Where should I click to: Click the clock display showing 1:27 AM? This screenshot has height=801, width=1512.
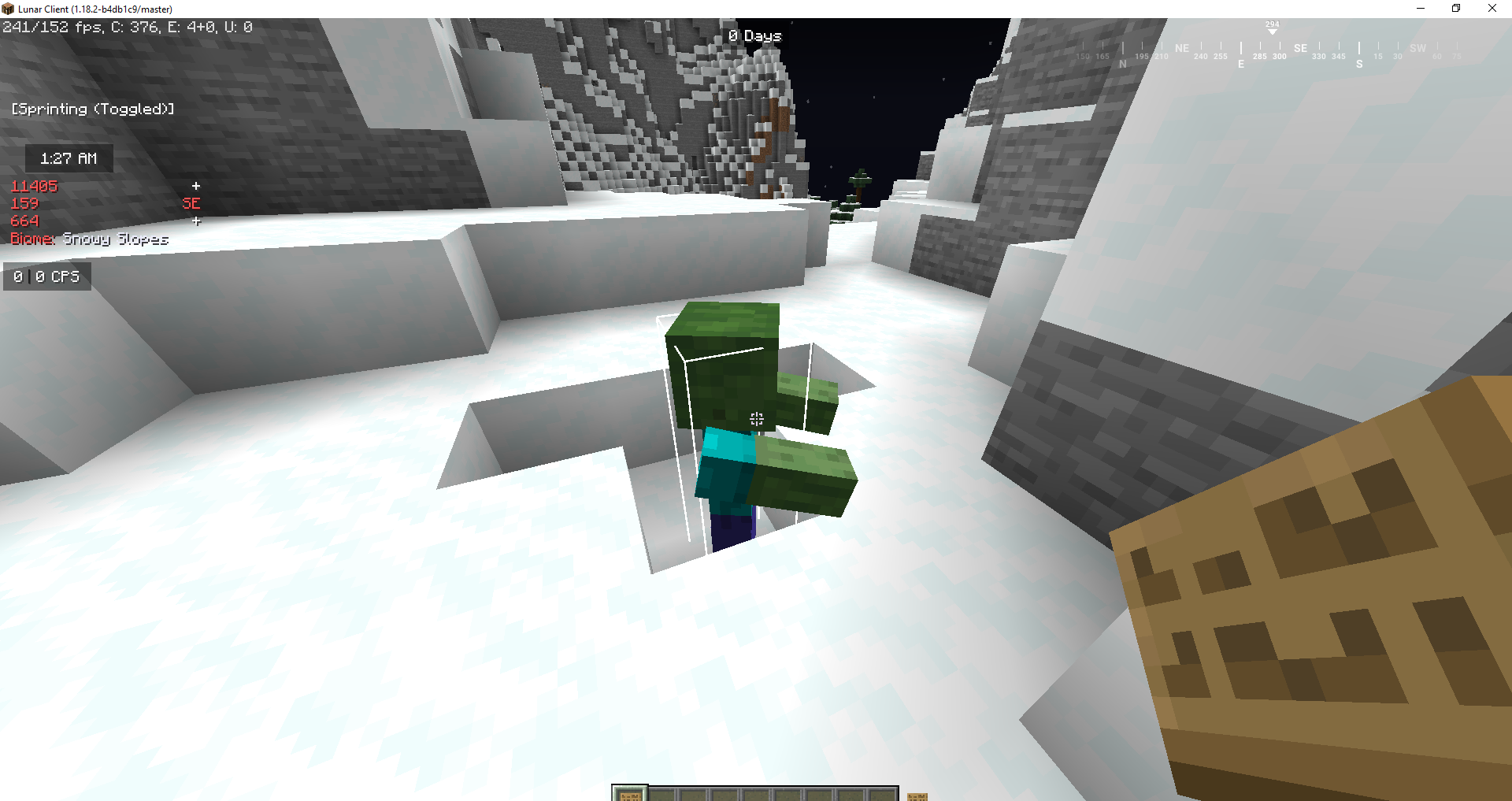[68, 158]
